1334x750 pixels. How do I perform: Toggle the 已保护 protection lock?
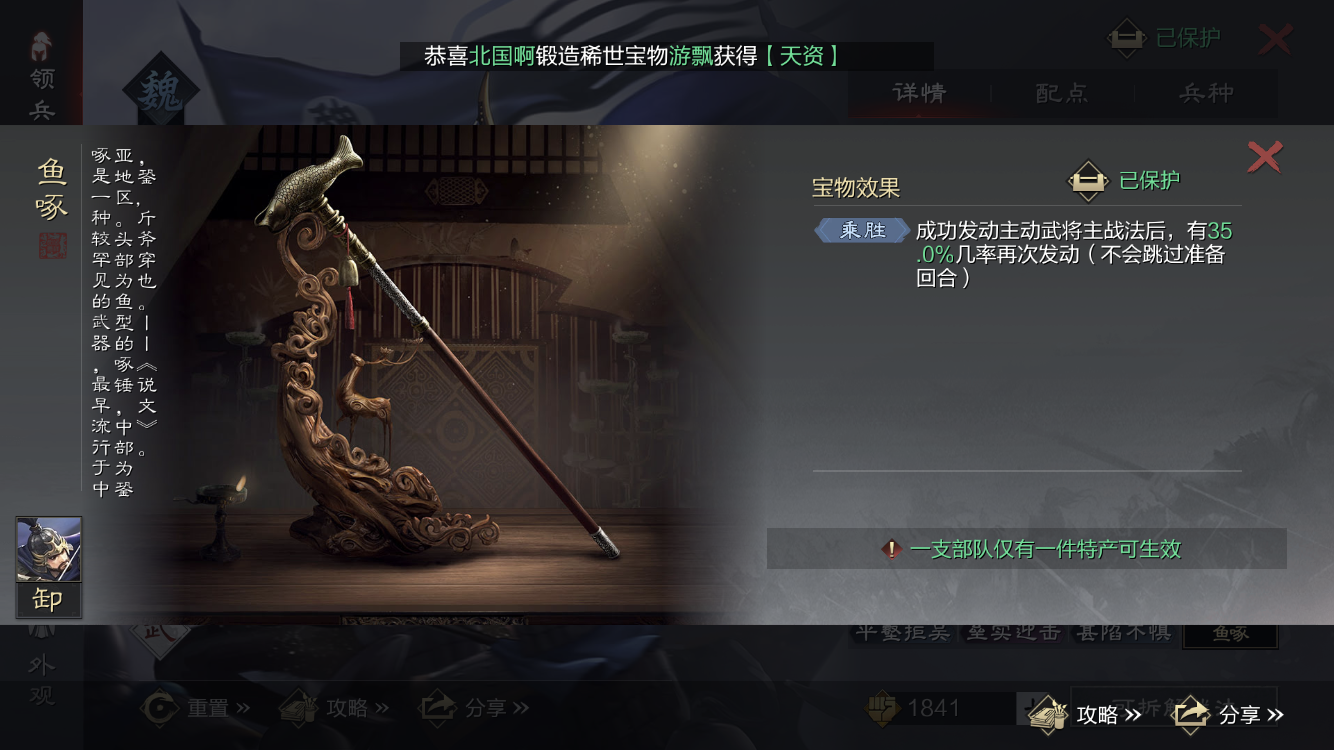[x=1089, y=181]
